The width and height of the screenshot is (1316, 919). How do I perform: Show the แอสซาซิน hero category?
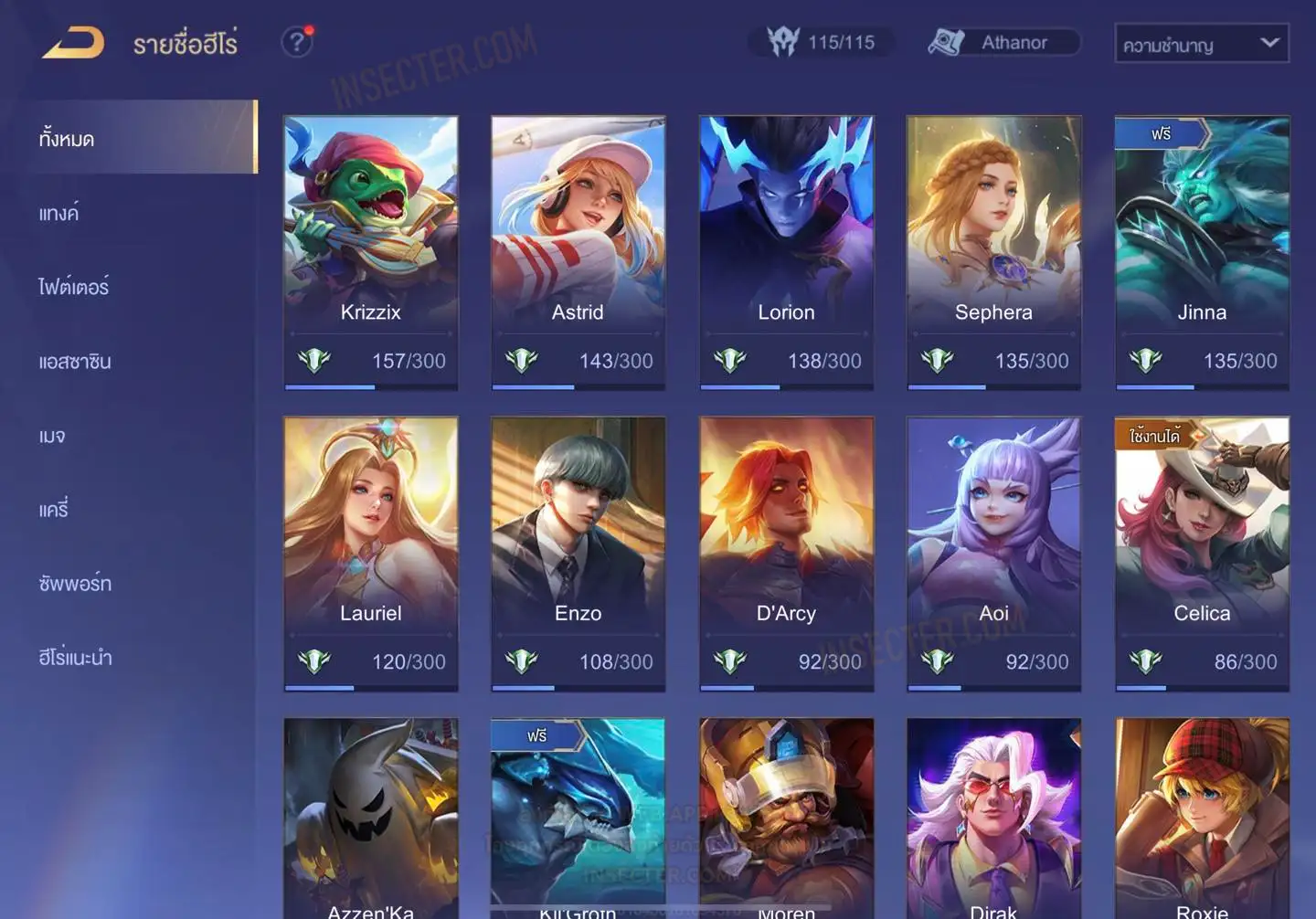point(75,362)
